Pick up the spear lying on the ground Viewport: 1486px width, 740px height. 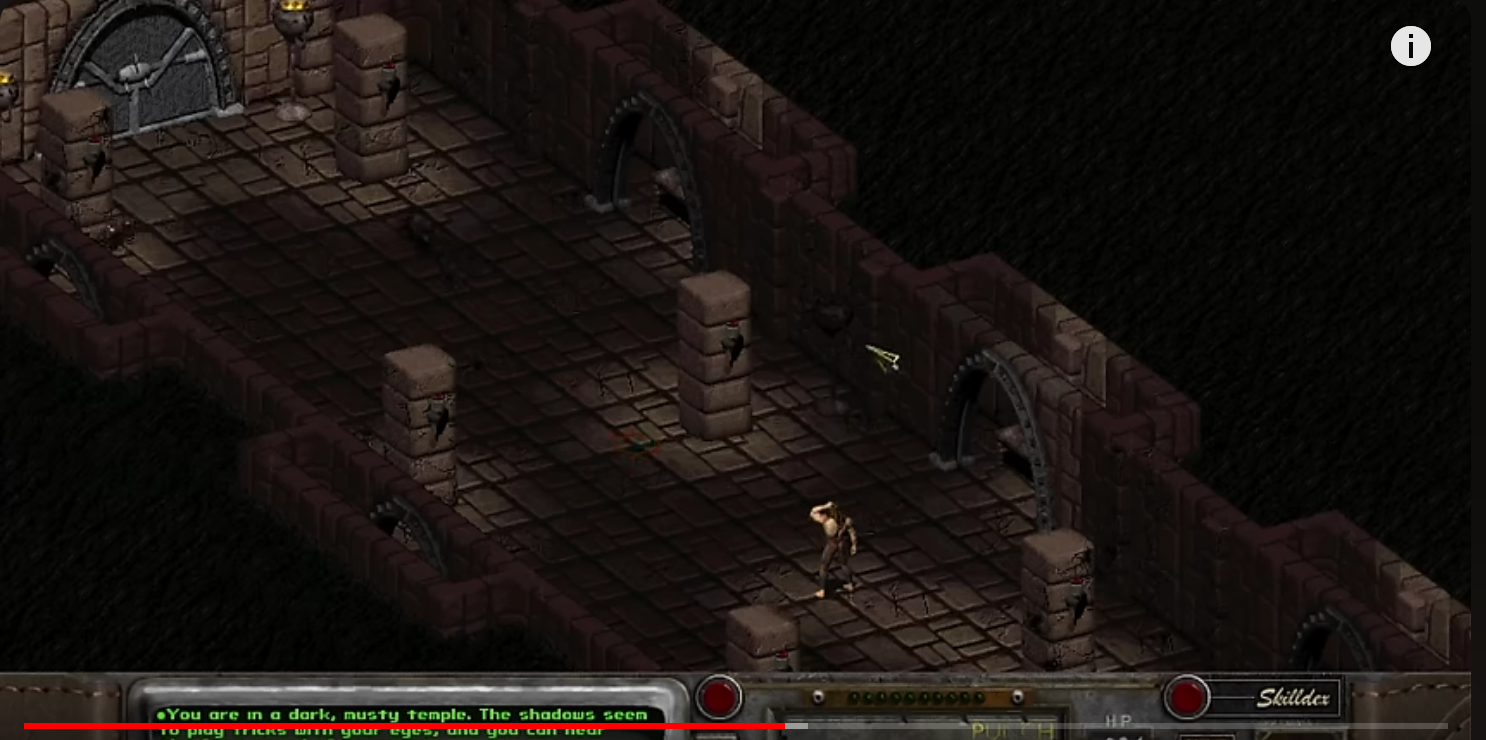[x=882, y=357]
